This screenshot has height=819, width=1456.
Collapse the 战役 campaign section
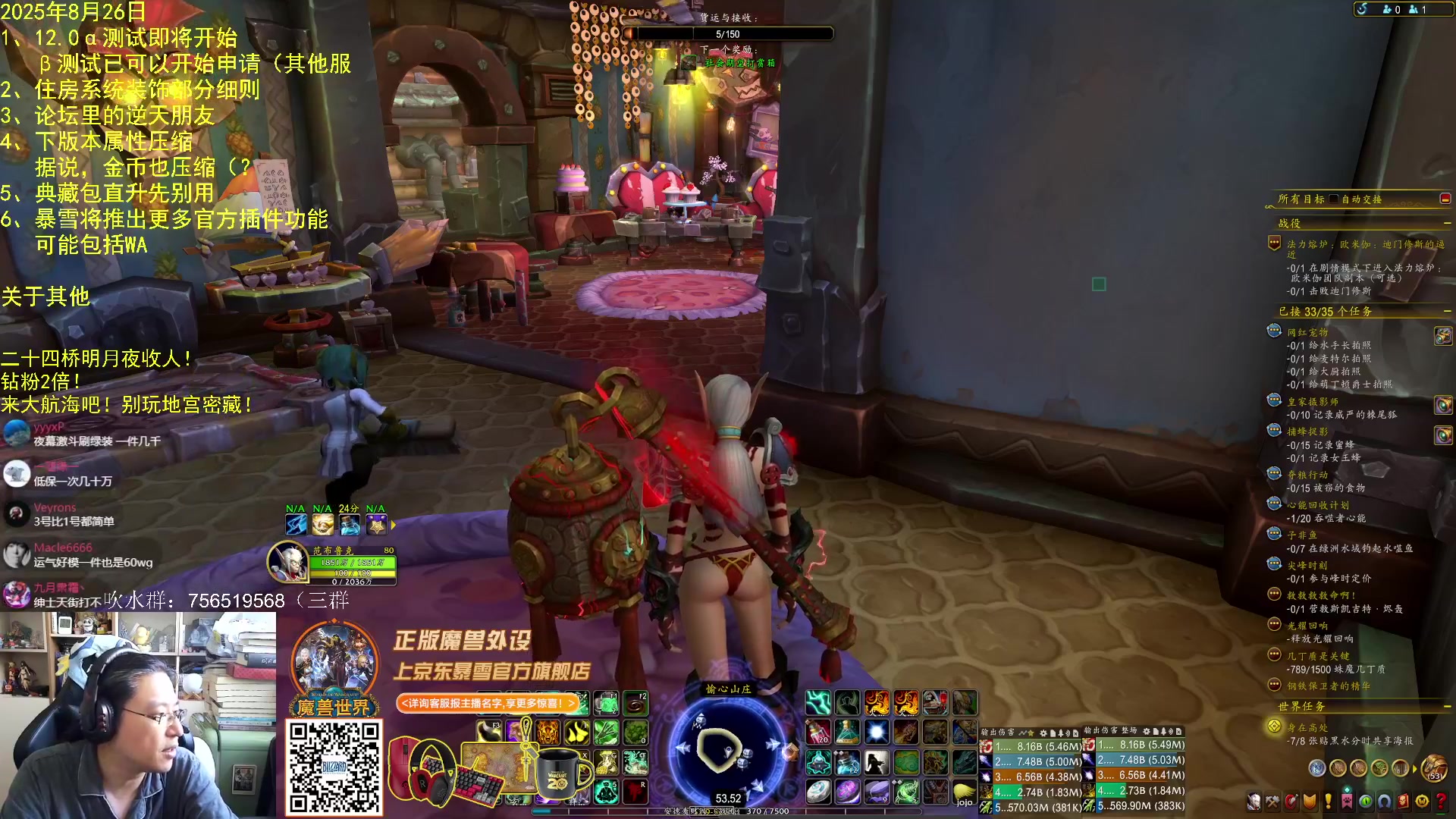[x=1447, y=224]
